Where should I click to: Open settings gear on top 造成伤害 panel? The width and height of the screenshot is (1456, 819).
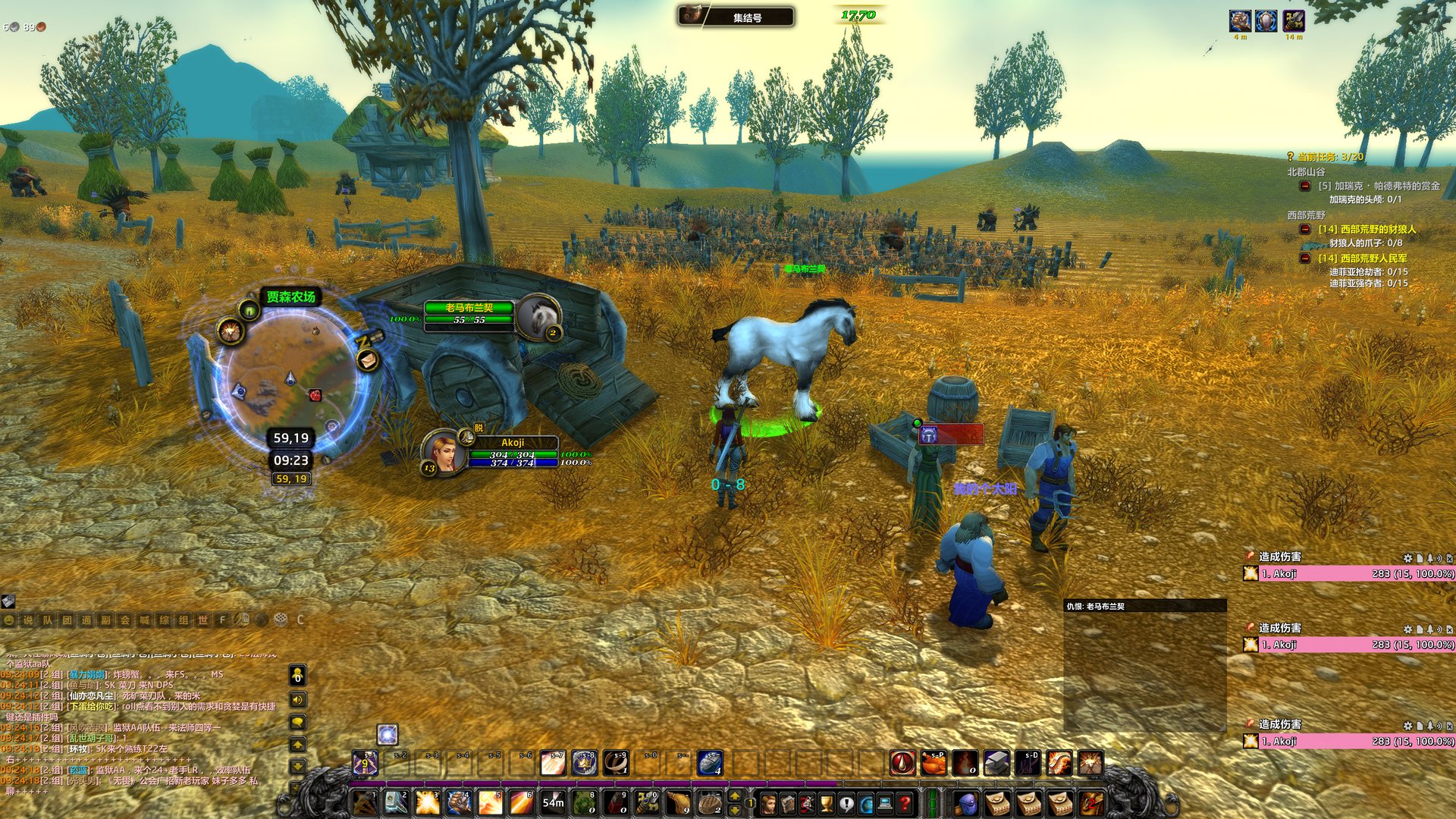[x=1407, y=558]
